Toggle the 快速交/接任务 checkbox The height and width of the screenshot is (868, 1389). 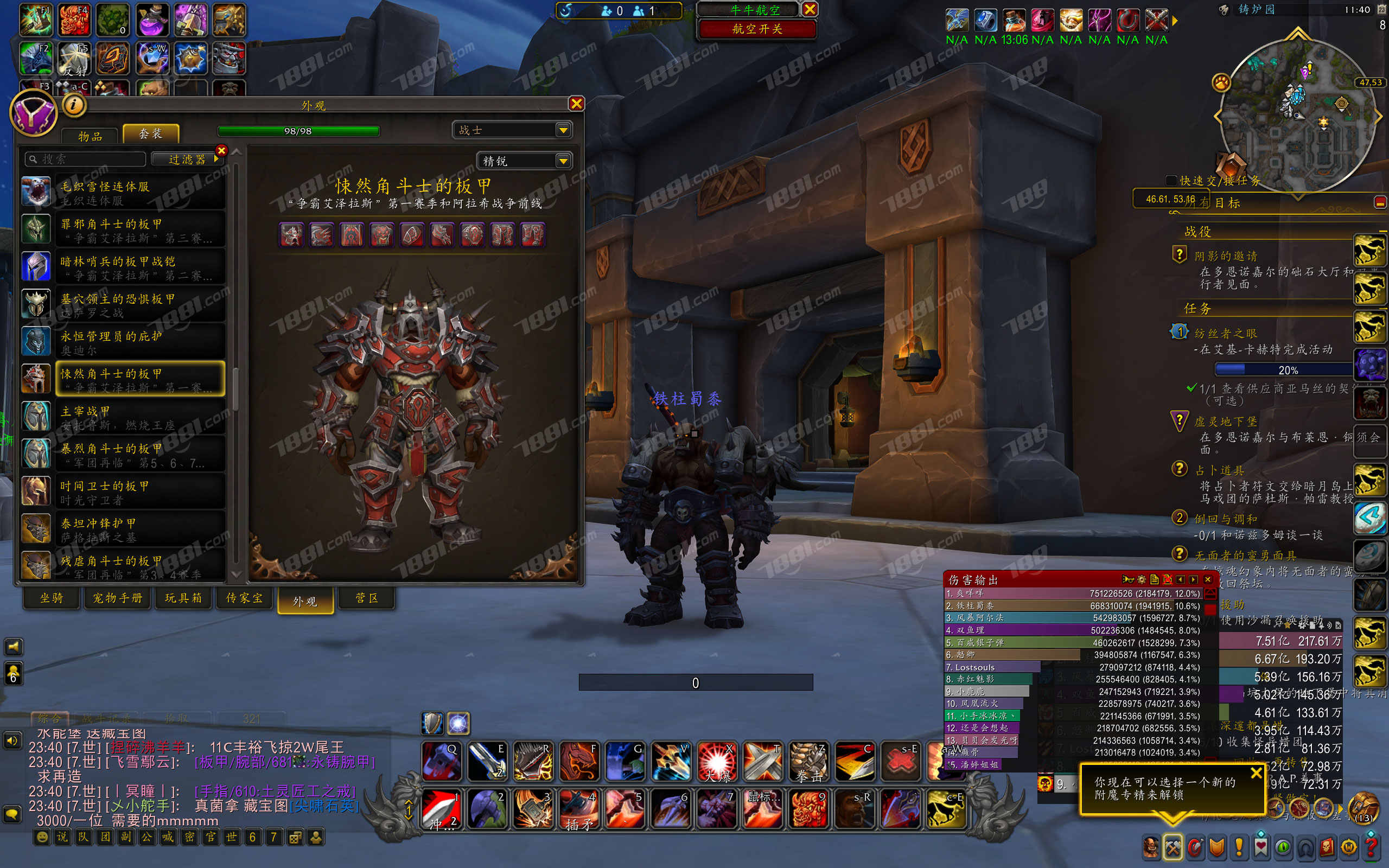1171,180
